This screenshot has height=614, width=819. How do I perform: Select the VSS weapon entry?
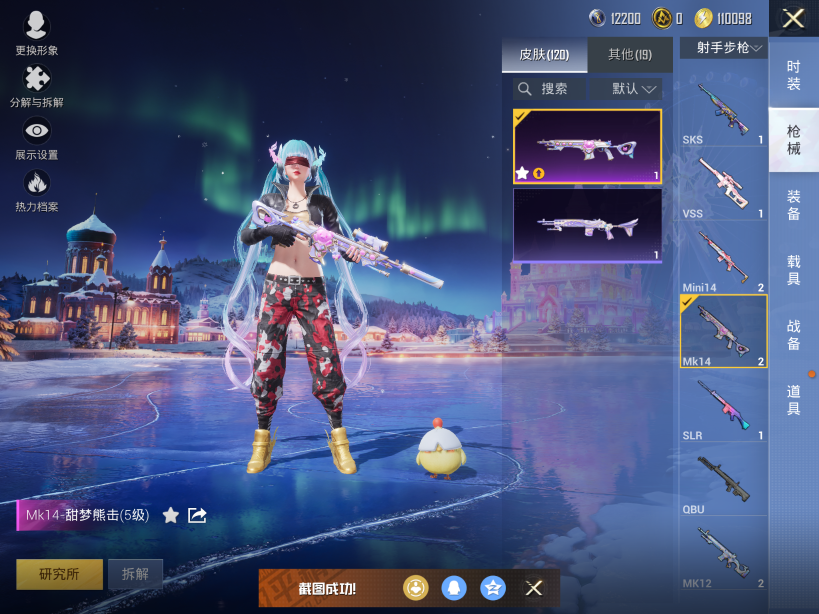coord(723,186)
